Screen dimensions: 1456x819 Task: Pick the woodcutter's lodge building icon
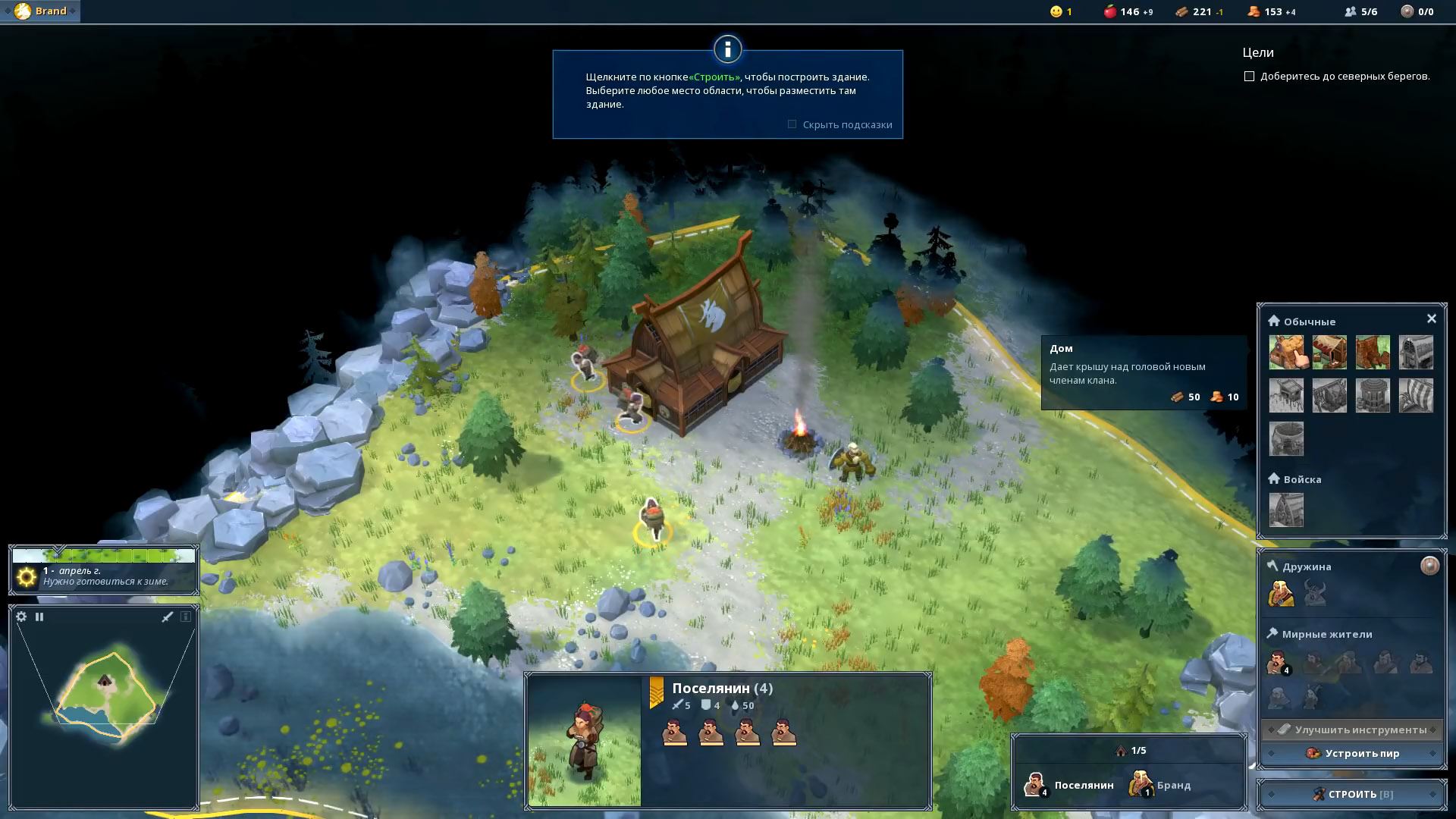click(x=1373, y=353)
